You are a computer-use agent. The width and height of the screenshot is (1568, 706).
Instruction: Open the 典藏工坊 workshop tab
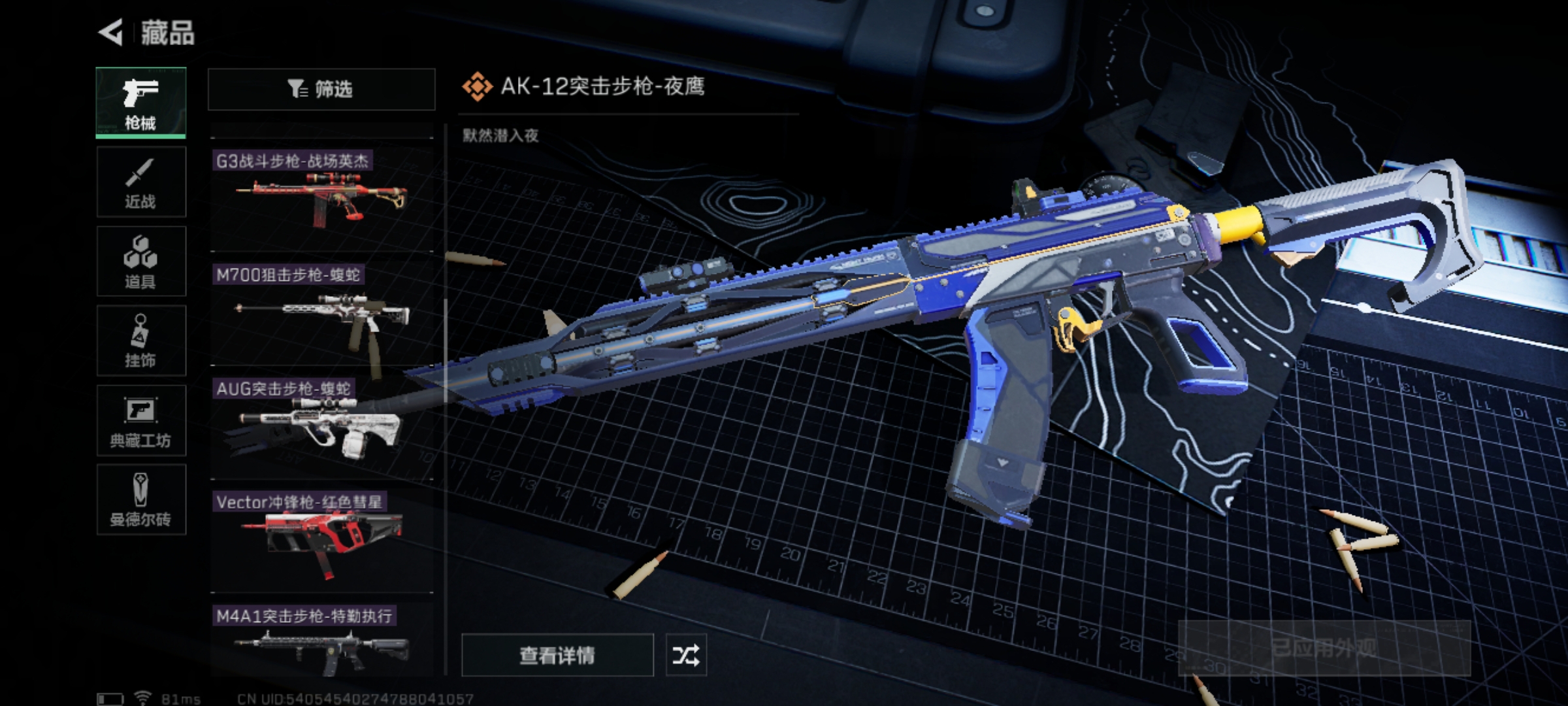[141, 420]
